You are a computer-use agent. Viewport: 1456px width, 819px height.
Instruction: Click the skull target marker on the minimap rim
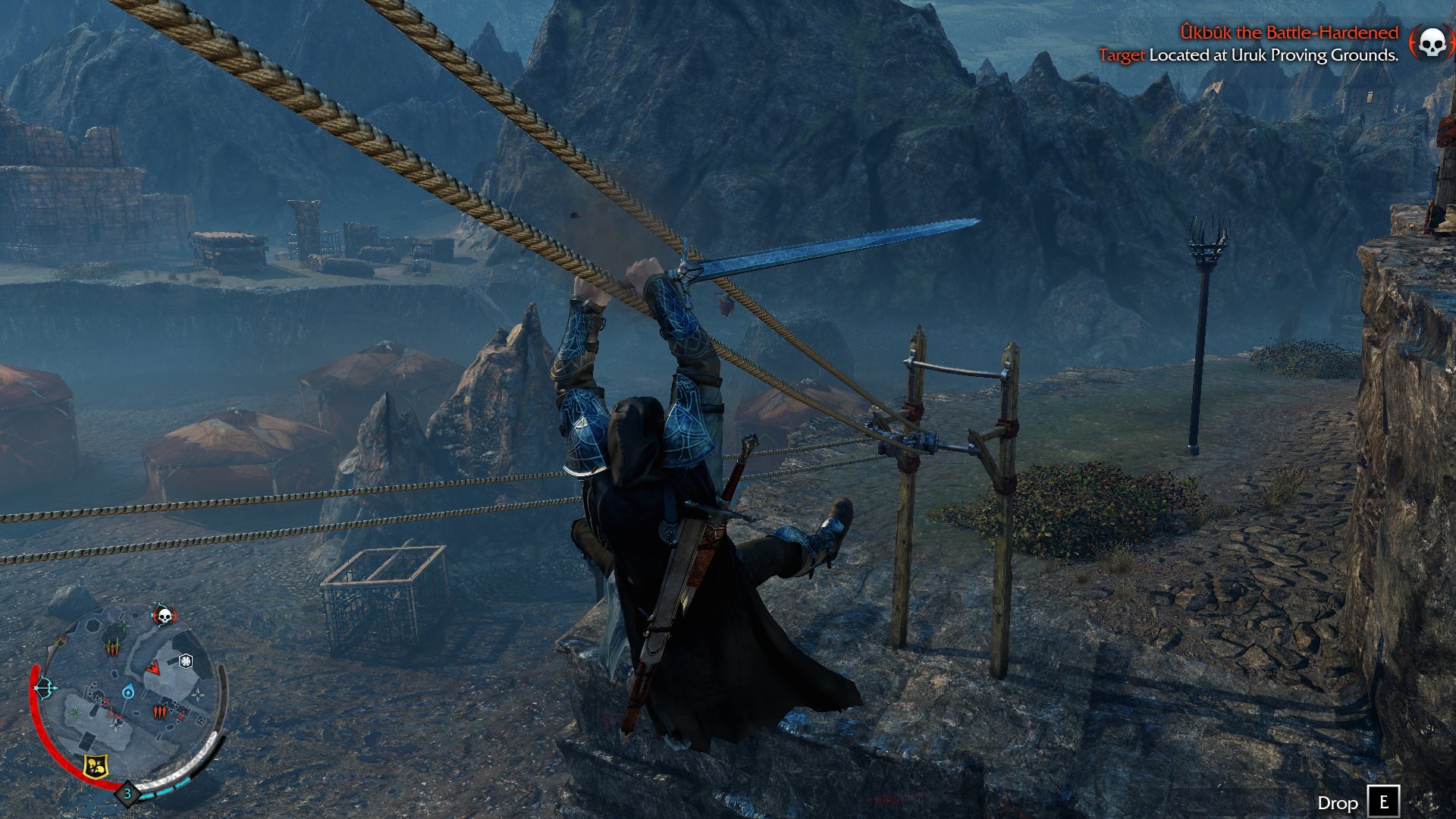coord(164,615)
